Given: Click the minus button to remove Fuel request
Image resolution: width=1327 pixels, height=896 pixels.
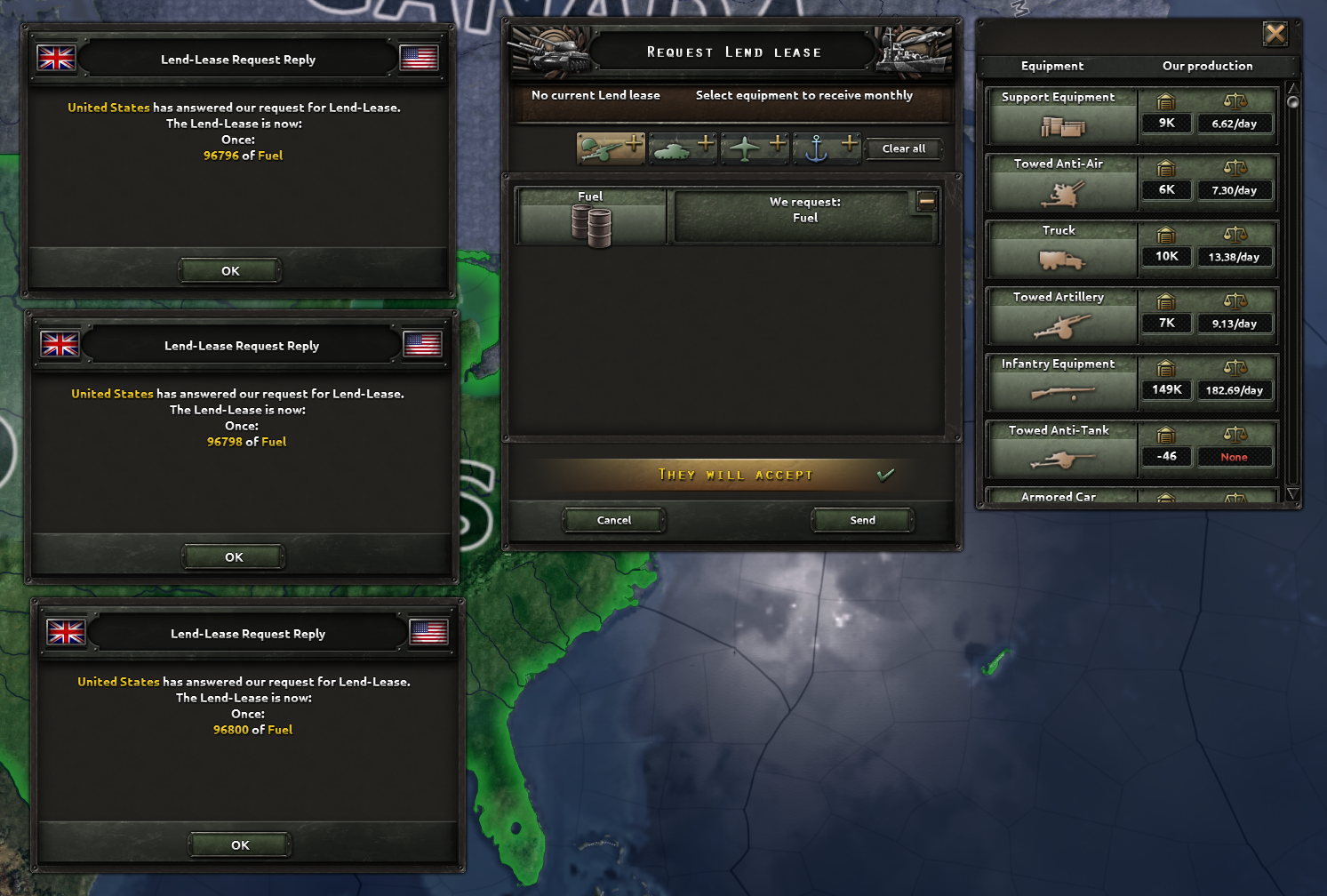Looking at the screenshot, I should [927, 201].
